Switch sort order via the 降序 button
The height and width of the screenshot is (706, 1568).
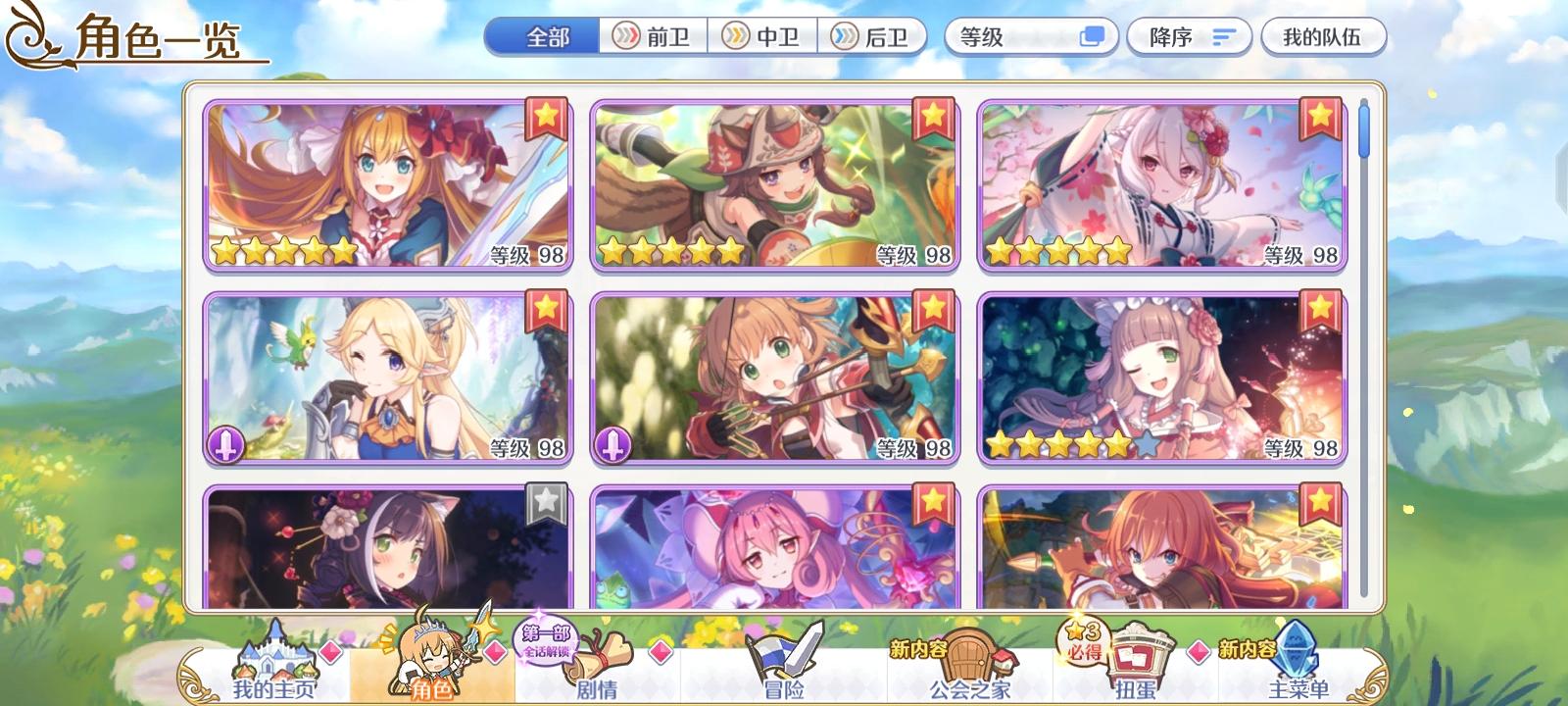click(x=1189, y=35)
